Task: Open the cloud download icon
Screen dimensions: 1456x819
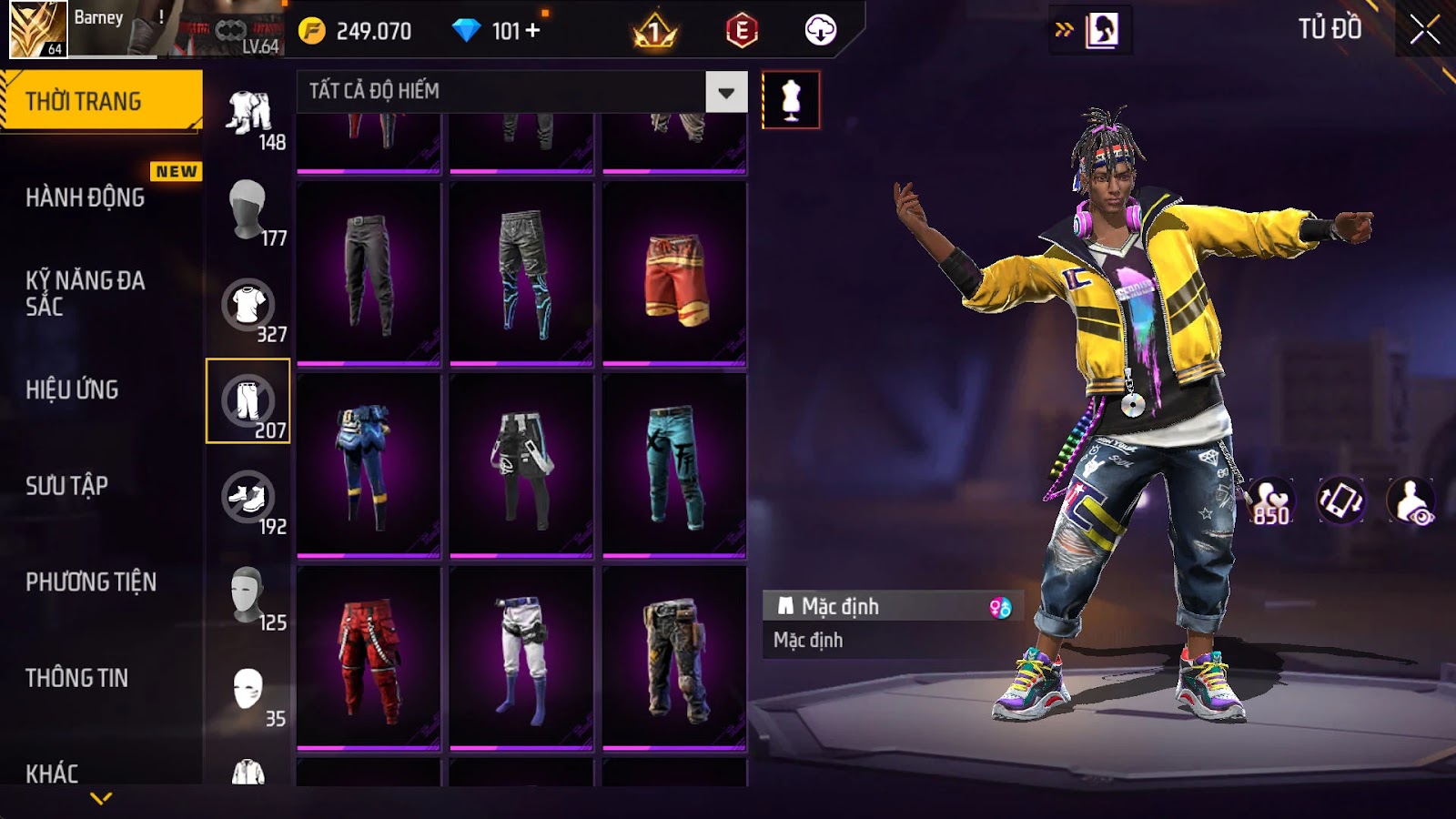Action: point(820,30)
